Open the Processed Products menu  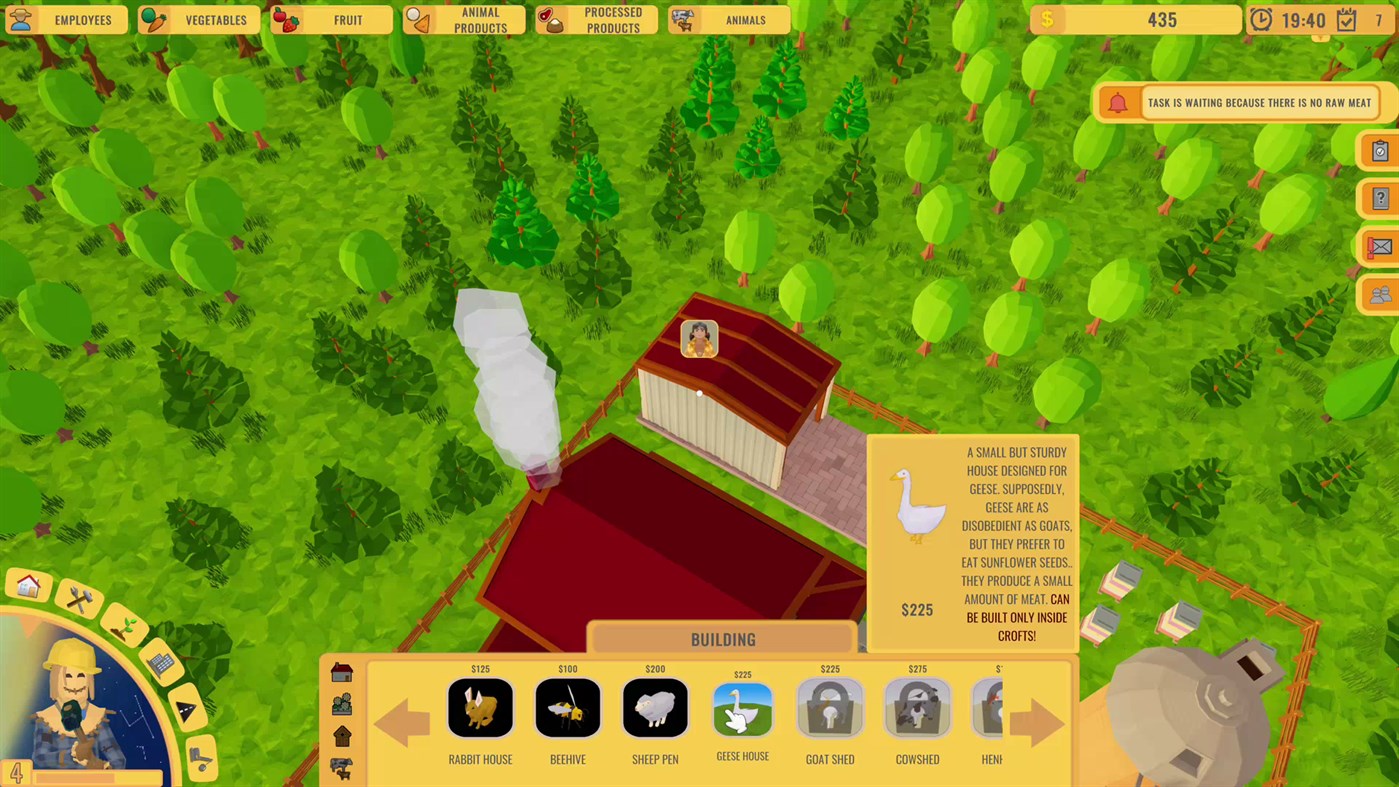(596, 20)
